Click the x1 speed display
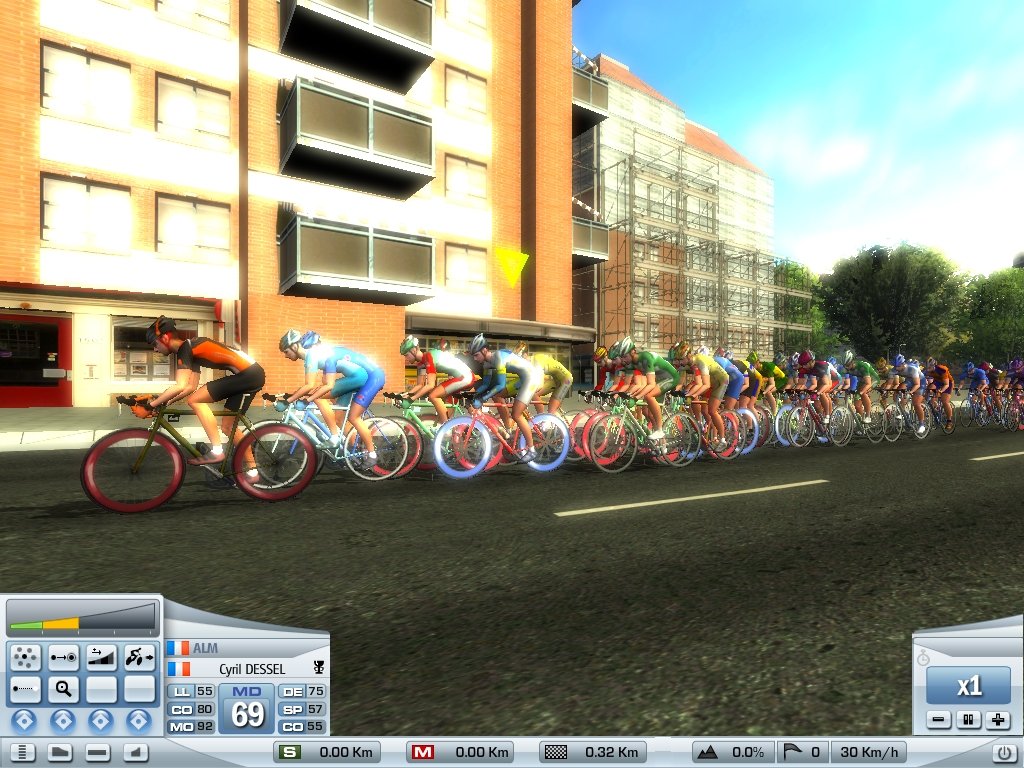1024x768 pixels. click(x=968, y=687)
